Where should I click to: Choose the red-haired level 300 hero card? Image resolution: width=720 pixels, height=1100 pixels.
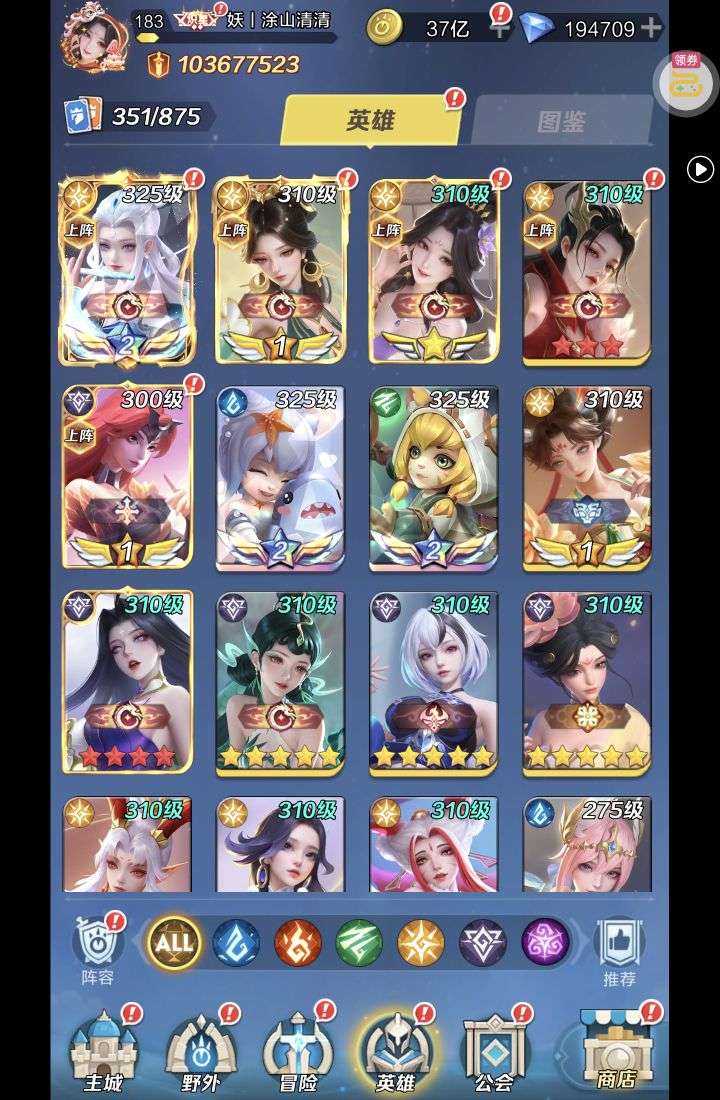(127, 477)
